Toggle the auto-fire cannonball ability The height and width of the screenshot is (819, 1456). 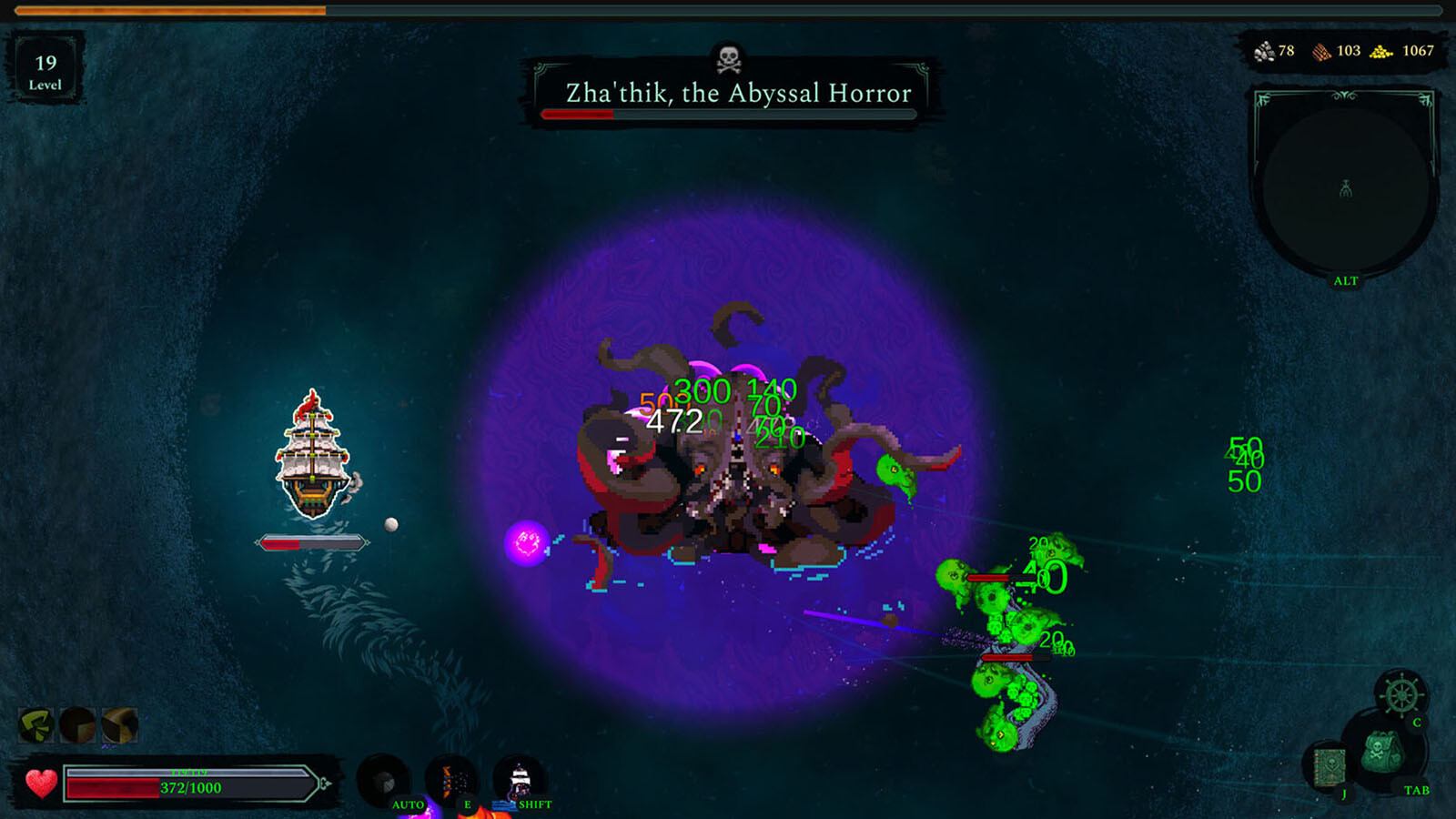384,781
